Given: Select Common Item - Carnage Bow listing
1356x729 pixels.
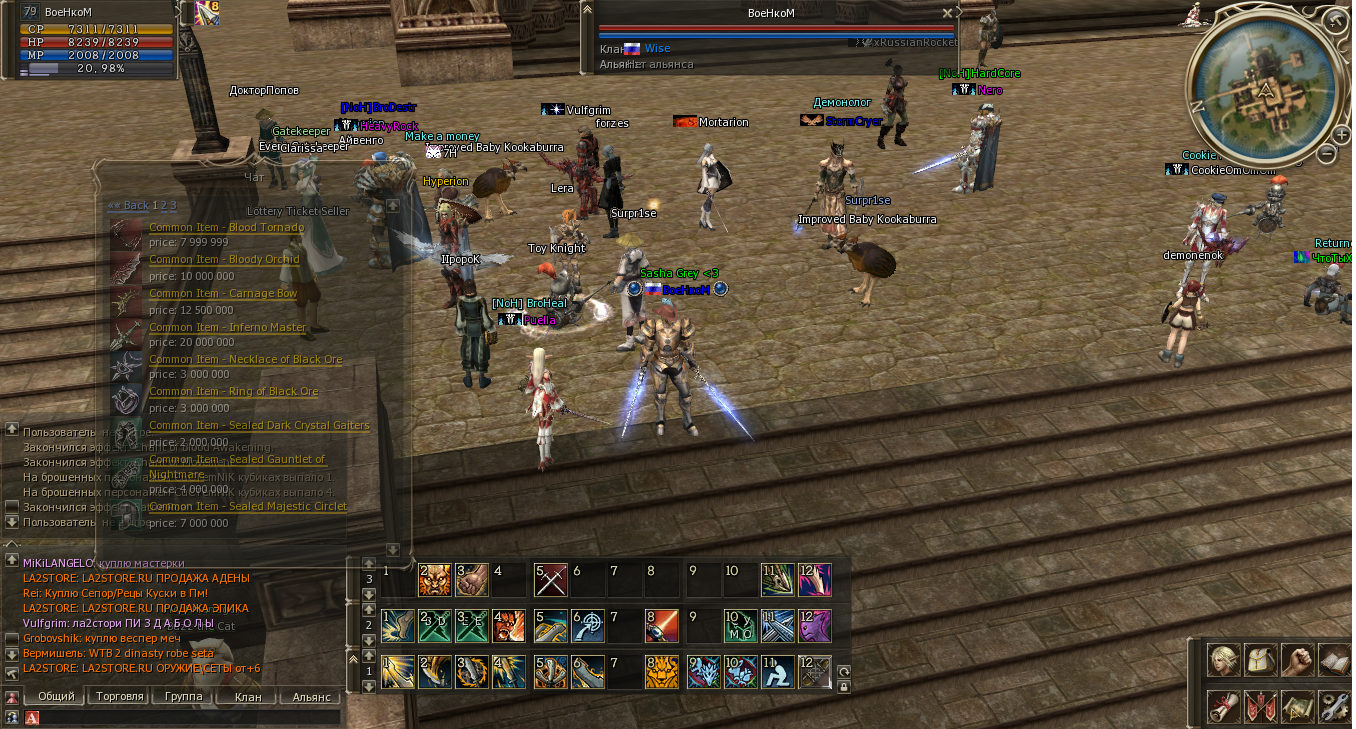Looking at the screenshot, I should coord(222,293).
